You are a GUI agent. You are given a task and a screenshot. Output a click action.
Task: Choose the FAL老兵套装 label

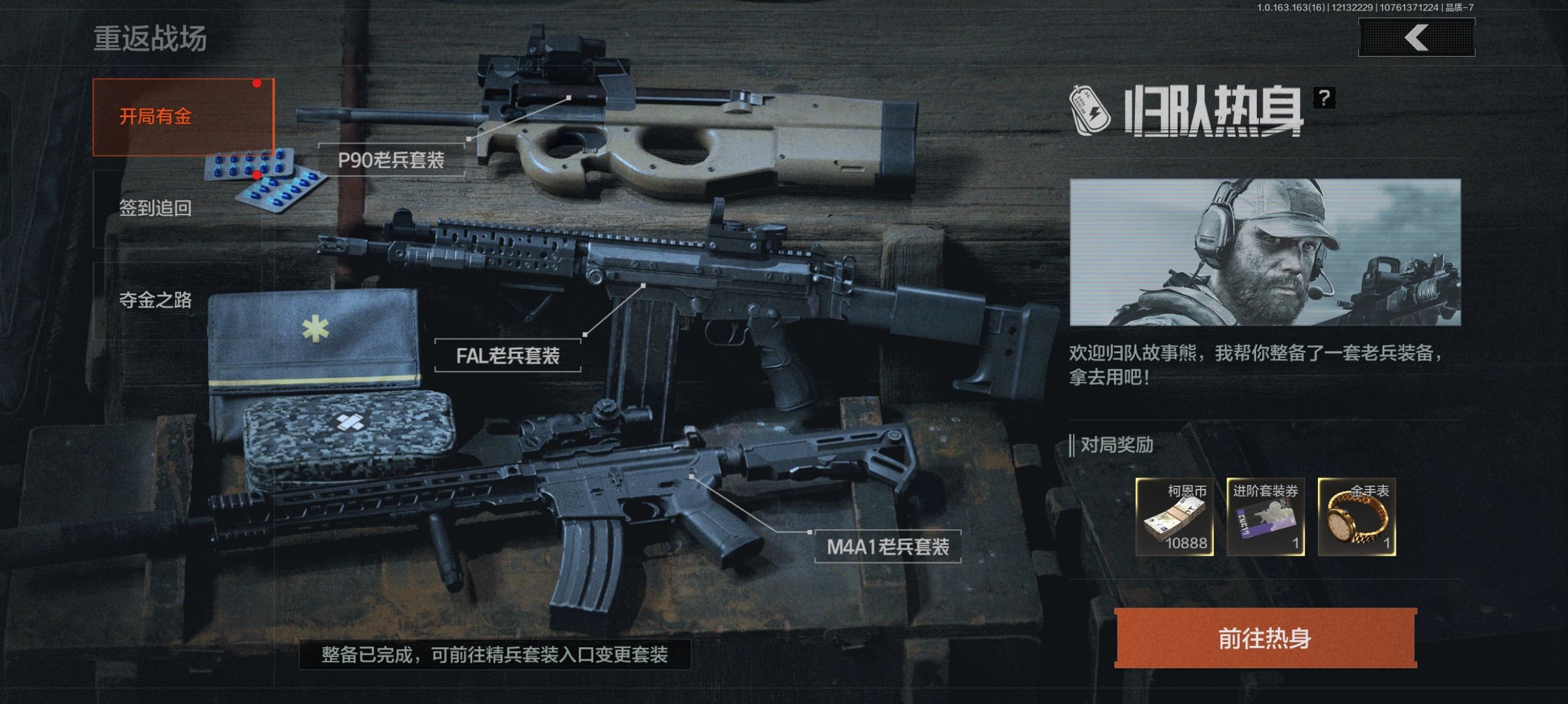coord(508,356)
